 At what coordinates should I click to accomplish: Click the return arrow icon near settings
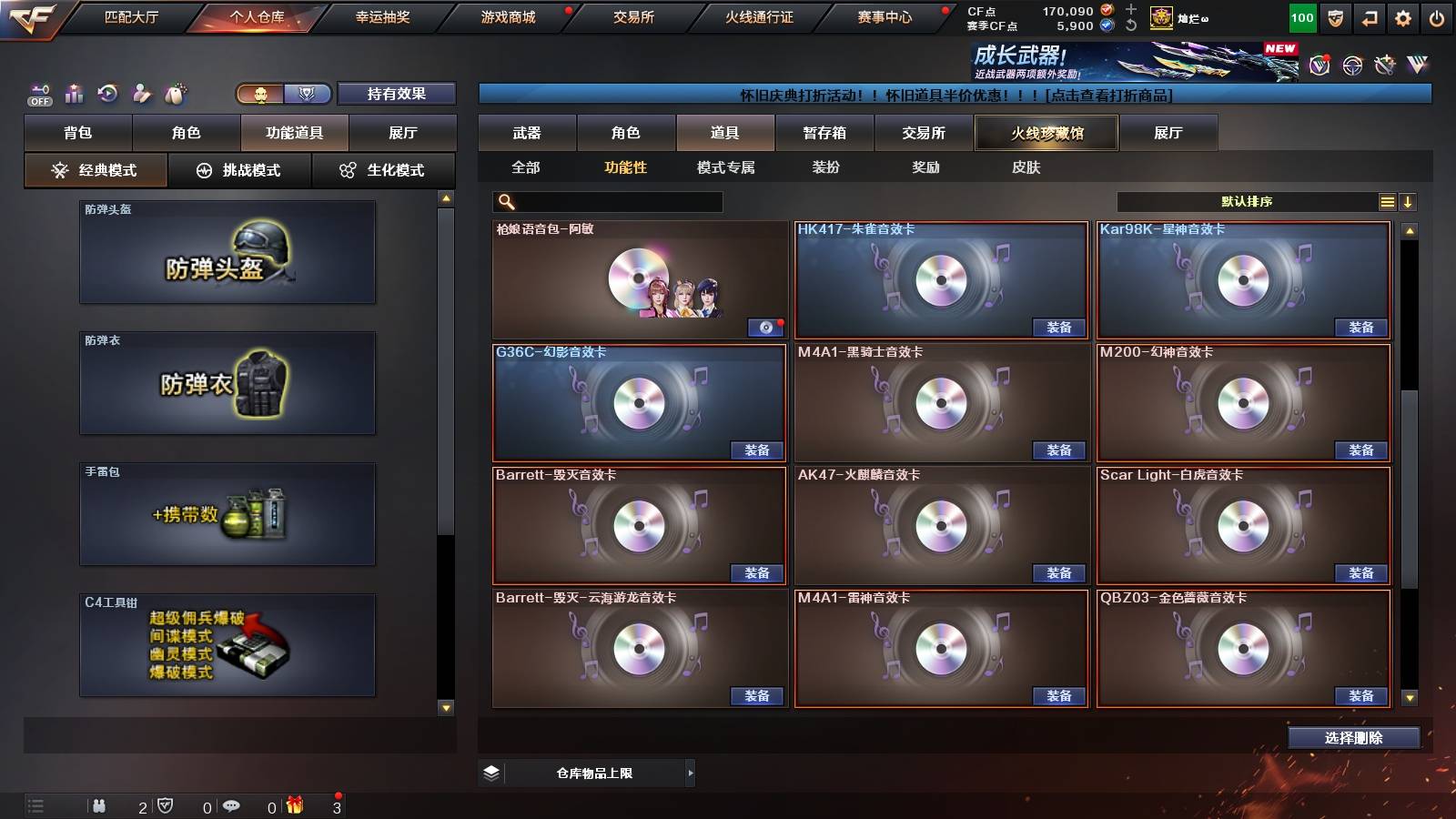1368,17
